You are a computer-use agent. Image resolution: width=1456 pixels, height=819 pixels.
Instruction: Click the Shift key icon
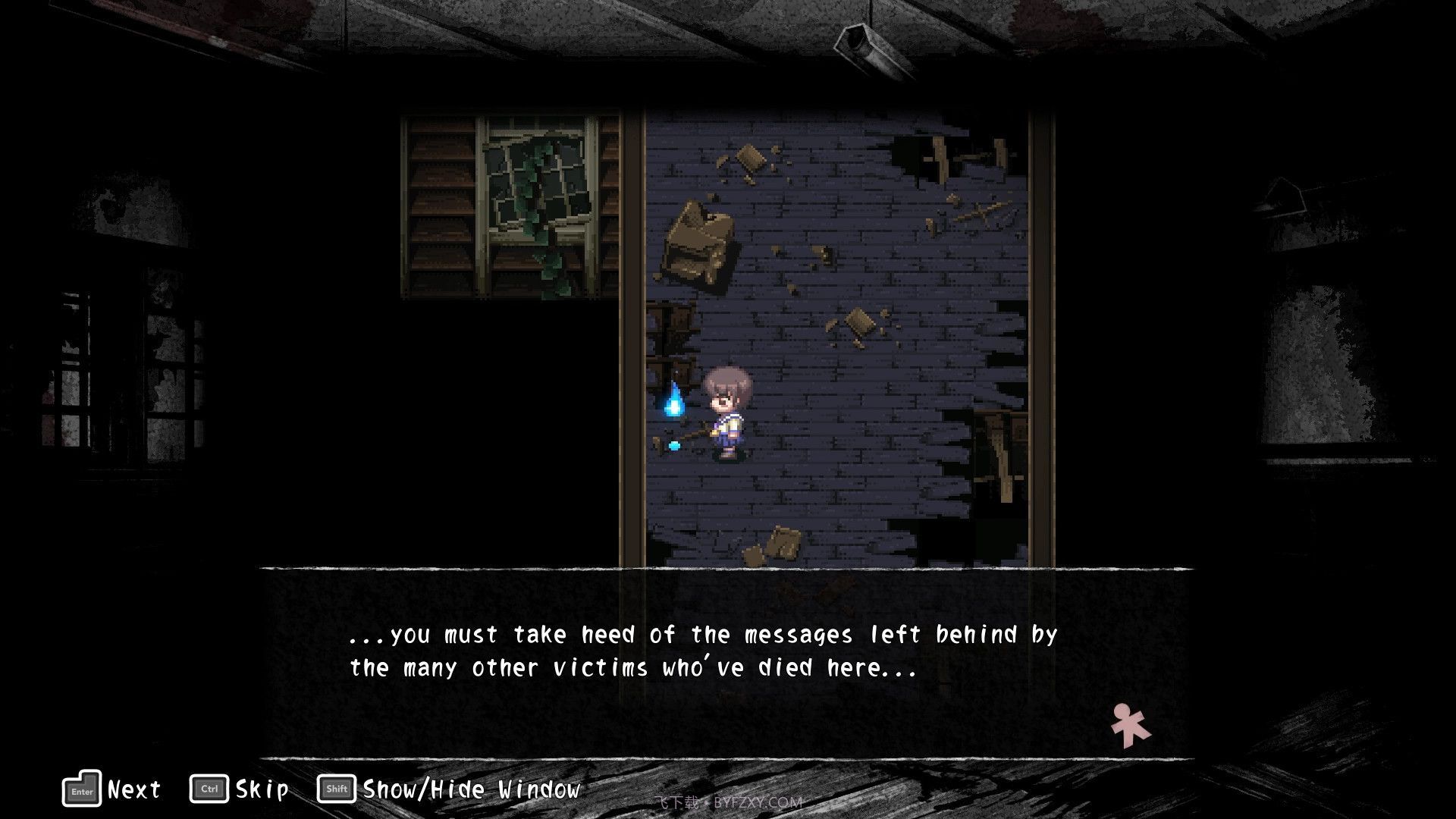(336, 789)
